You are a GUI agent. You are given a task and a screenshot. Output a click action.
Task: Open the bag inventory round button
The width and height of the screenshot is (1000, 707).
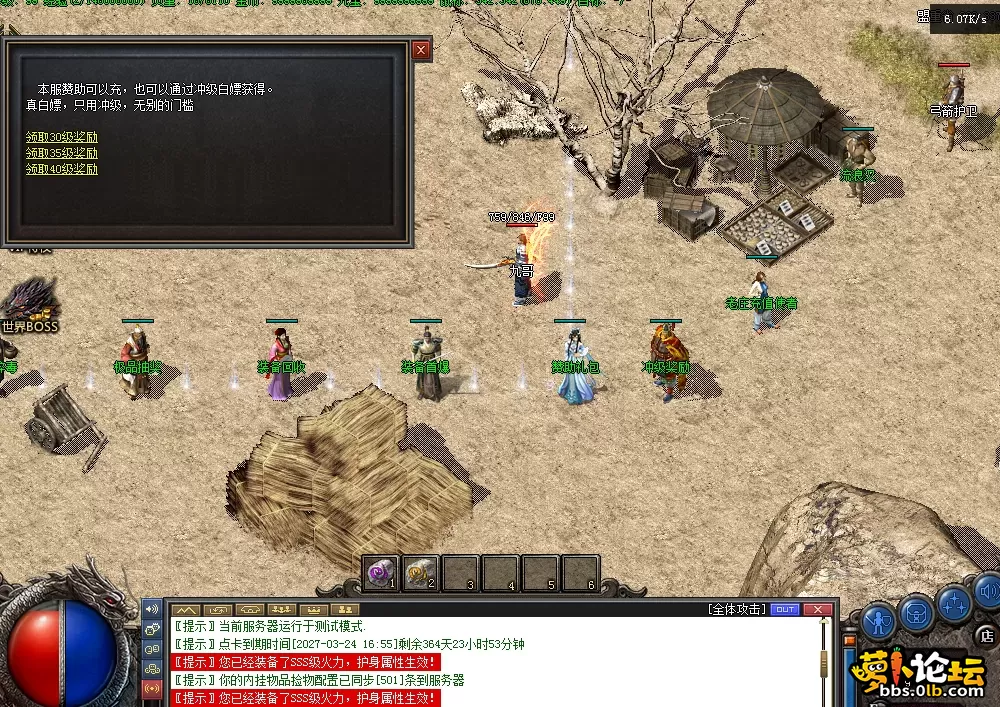[916, 612]
